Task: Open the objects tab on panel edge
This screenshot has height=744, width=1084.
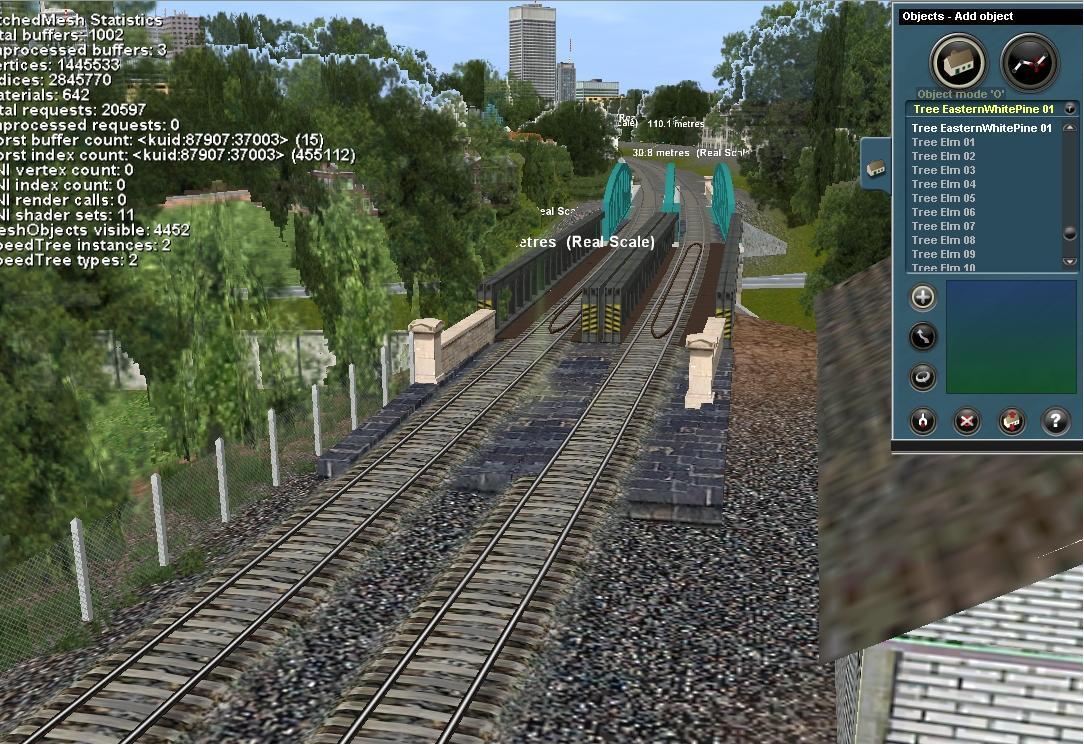Action: (875, 168)
